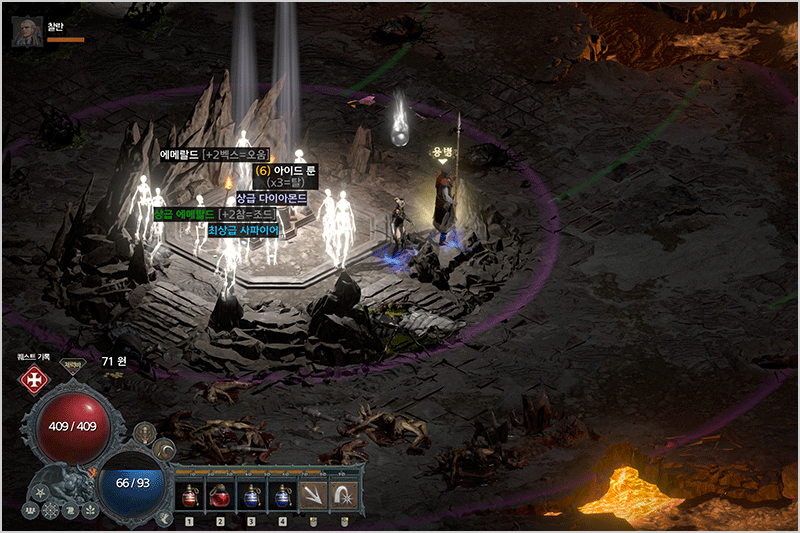
Task: Use the health potion in belt slot 2
Action: [221, 494]
